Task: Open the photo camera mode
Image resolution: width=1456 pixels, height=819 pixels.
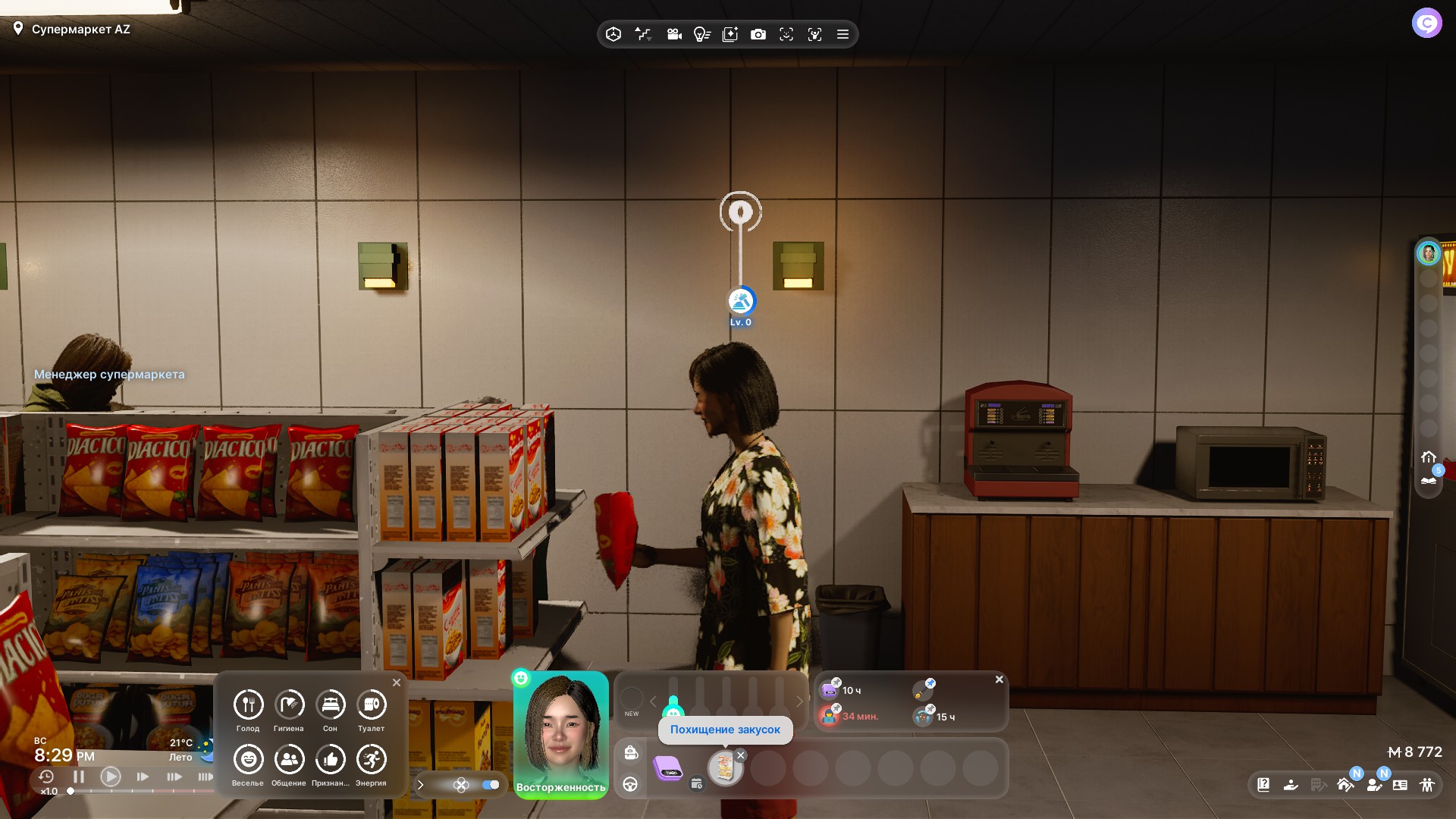Action: 758,34
